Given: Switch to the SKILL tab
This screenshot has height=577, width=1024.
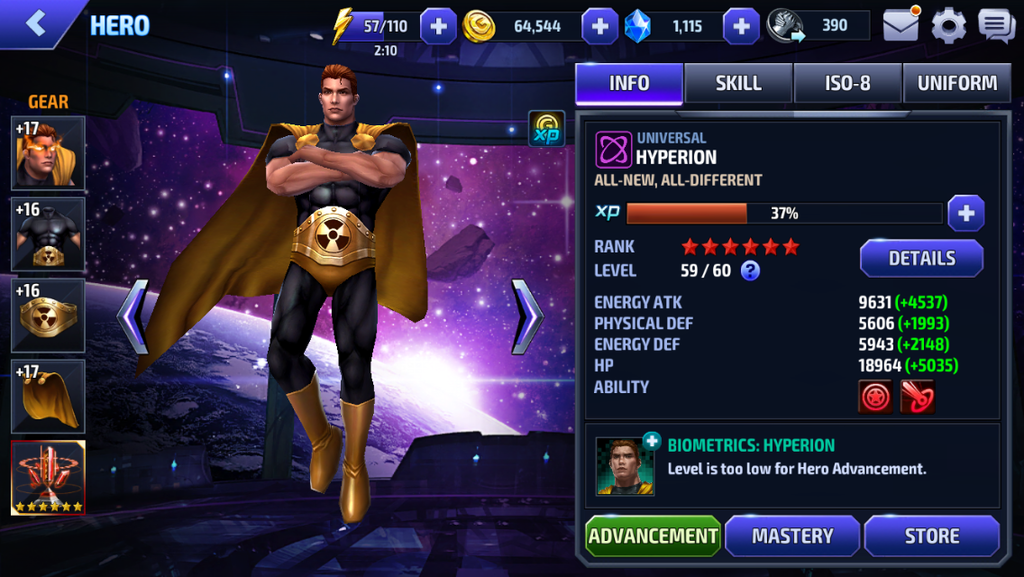Looking at the screenshot, I should (x=738, y=83).
